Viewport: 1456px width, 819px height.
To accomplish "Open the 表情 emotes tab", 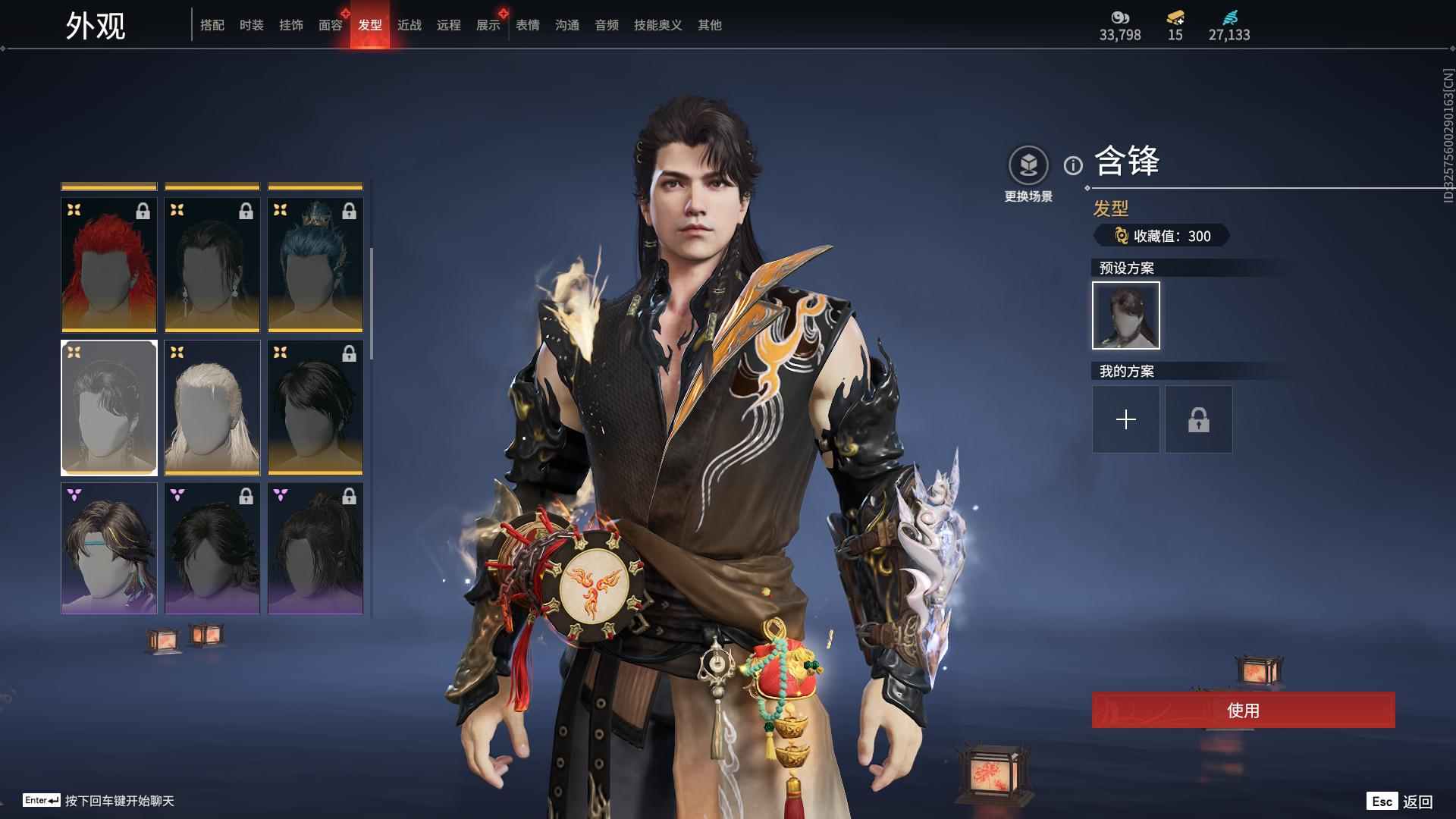I will click(528, 25).
